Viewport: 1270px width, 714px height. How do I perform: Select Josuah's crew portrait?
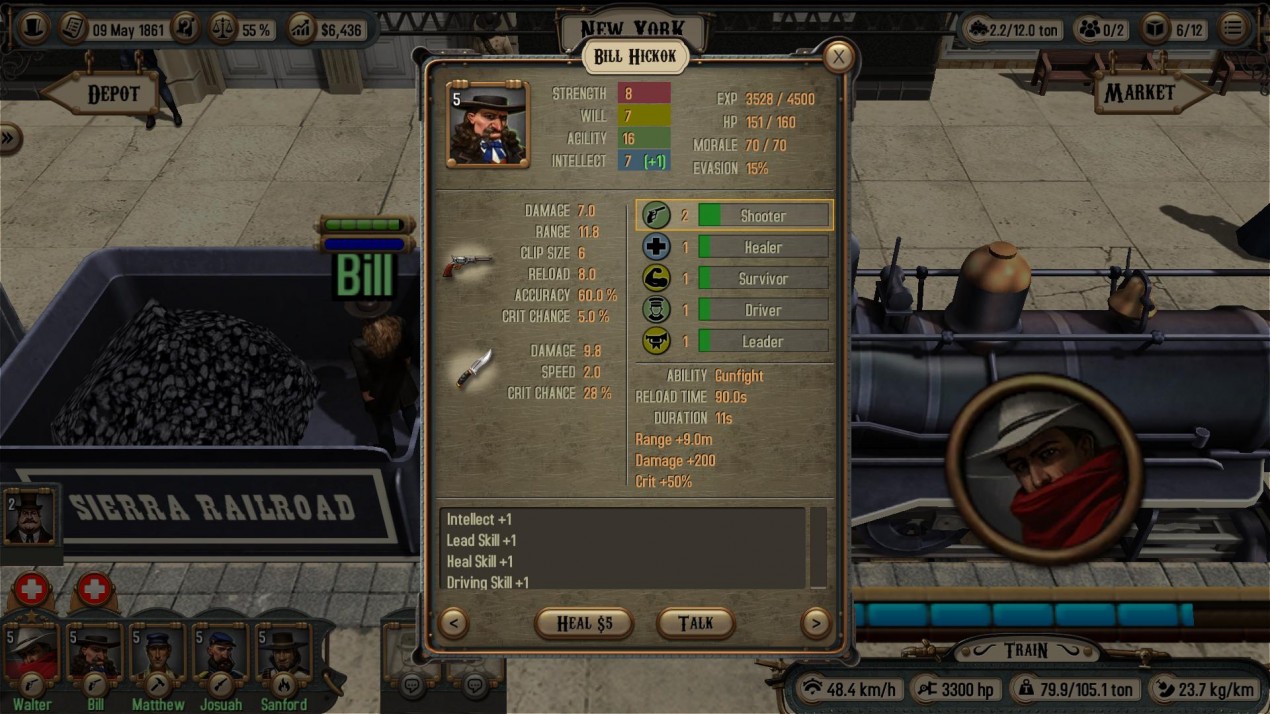pos(220,656)
